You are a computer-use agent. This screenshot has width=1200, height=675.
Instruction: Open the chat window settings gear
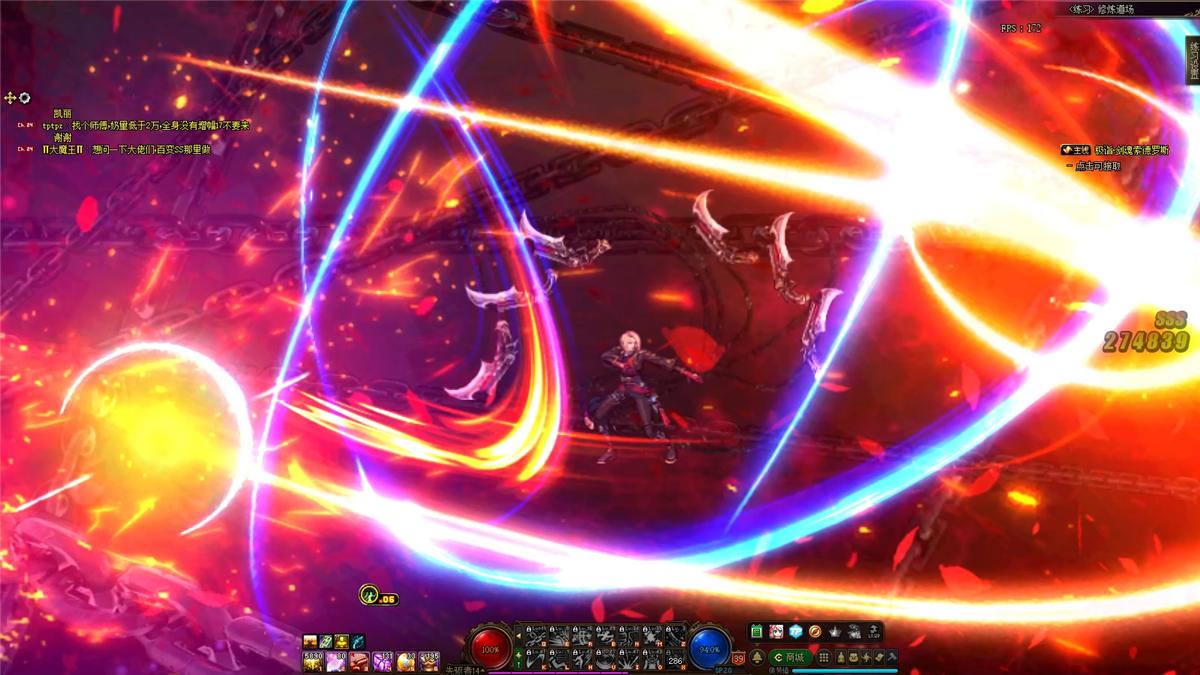[25, 98]
